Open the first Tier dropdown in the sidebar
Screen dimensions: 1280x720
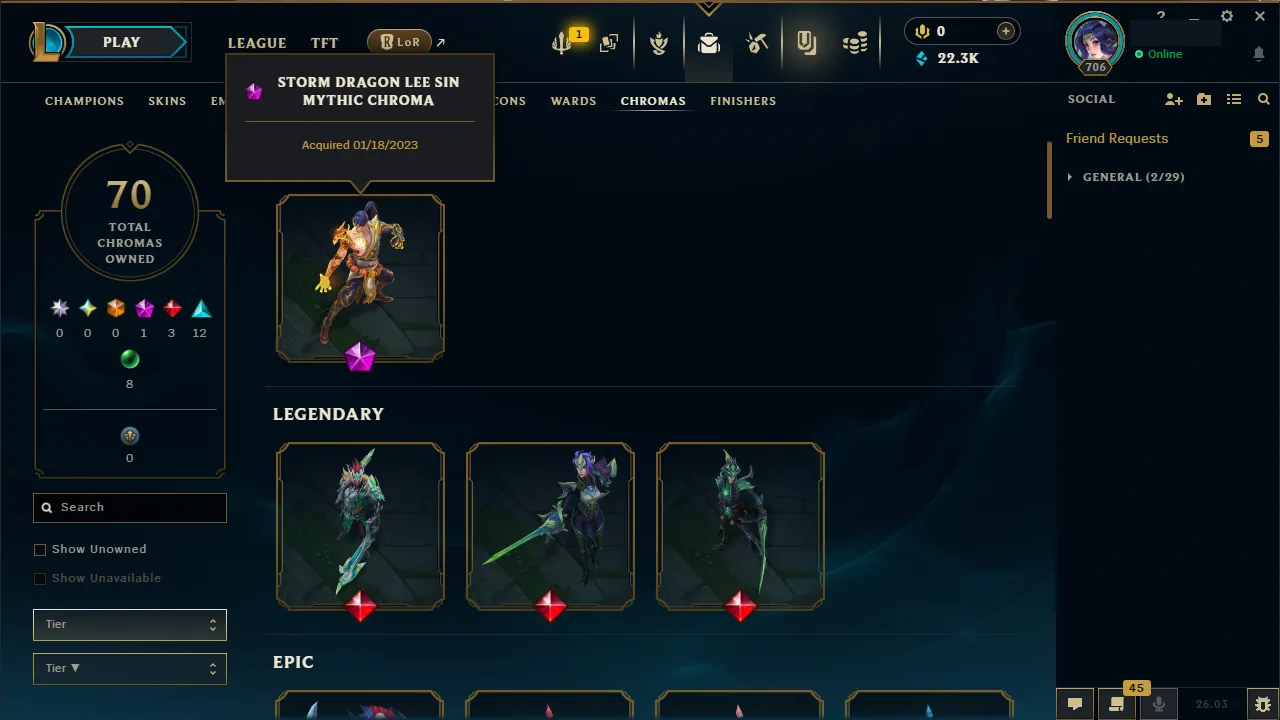click(129, 624)
